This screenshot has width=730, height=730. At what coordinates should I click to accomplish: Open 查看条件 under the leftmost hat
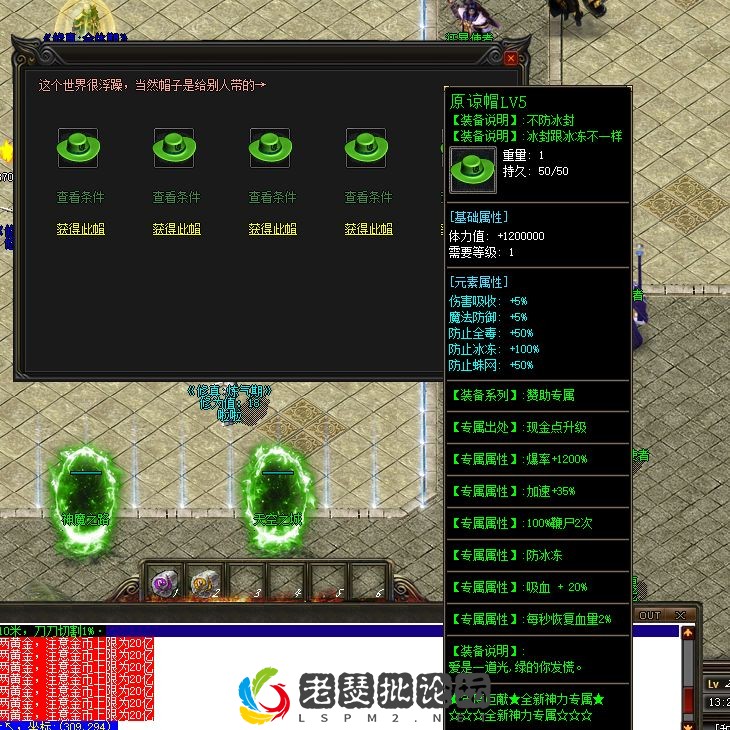tap(80, 197)
